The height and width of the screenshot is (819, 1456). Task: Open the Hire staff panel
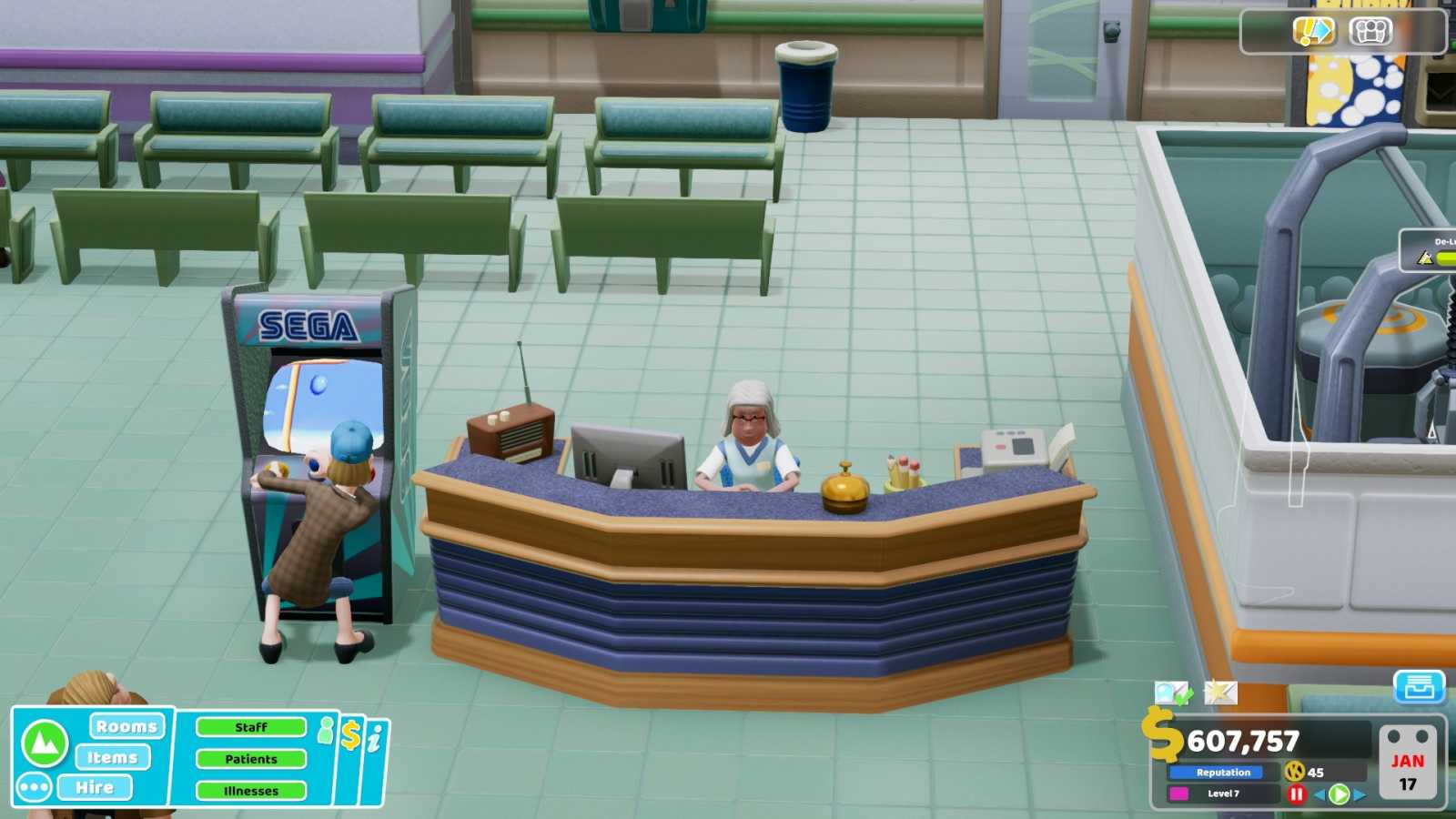coord(96,786)
